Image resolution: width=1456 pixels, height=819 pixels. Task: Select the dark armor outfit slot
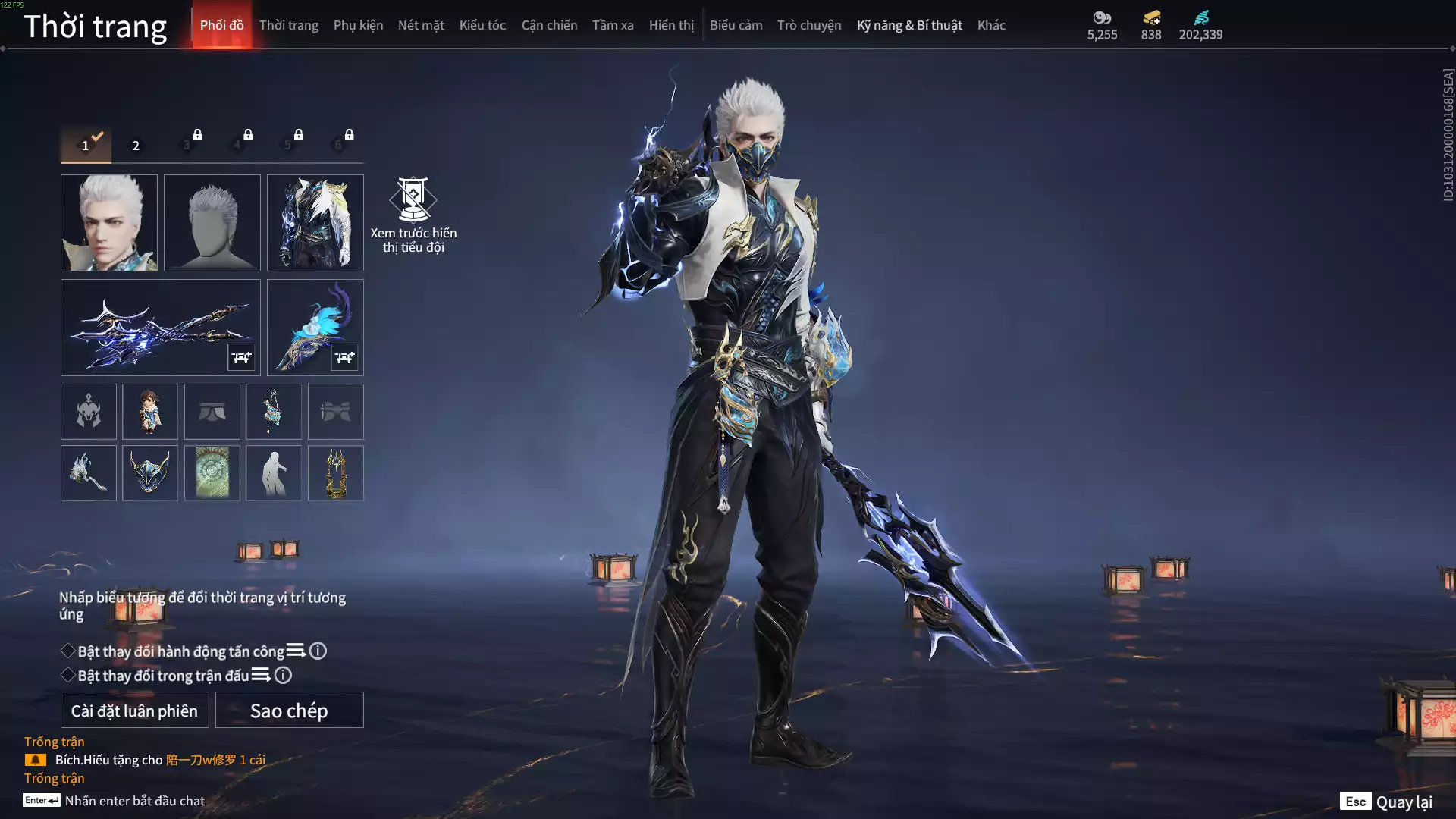(x=315, y=223)
